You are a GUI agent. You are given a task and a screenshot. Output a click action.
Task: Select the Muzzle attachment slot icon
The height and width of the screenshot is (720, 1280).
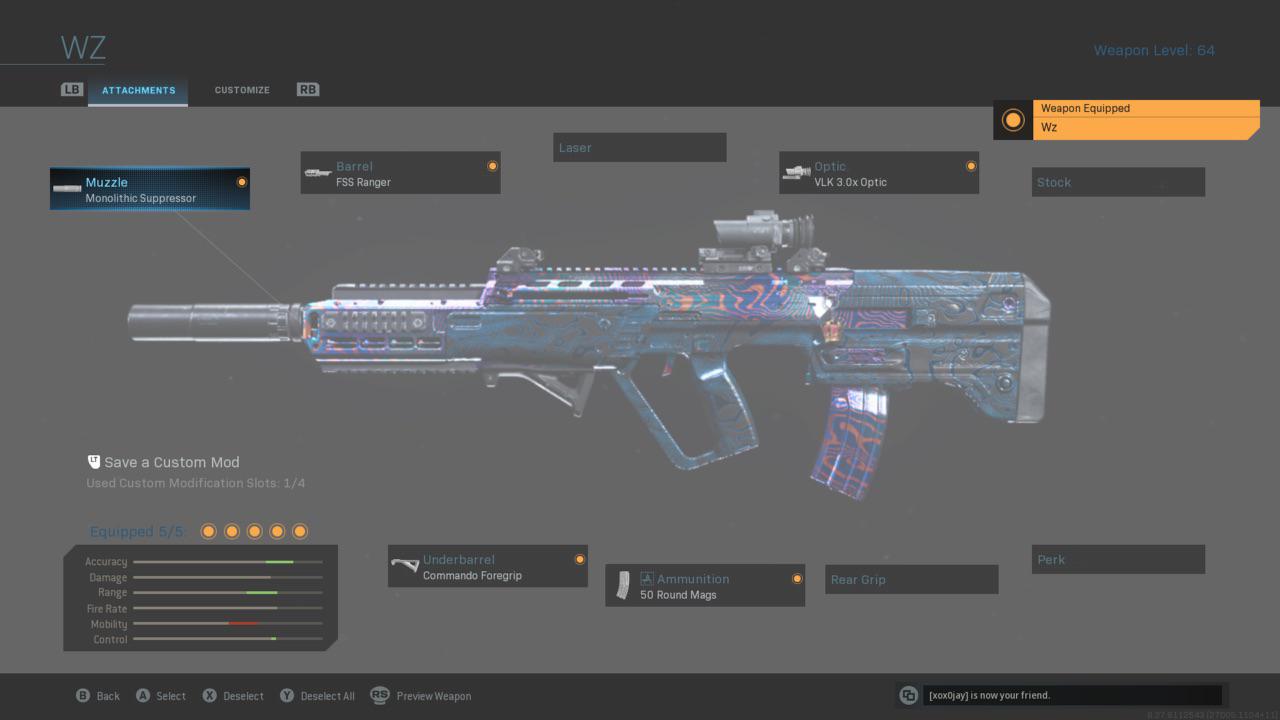[67, 189]
